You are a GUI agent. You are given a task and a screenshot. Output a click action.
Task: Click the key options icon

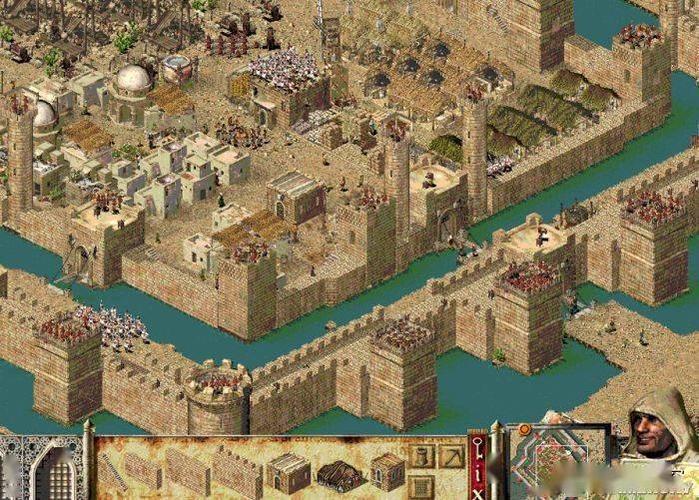(477, 447)
